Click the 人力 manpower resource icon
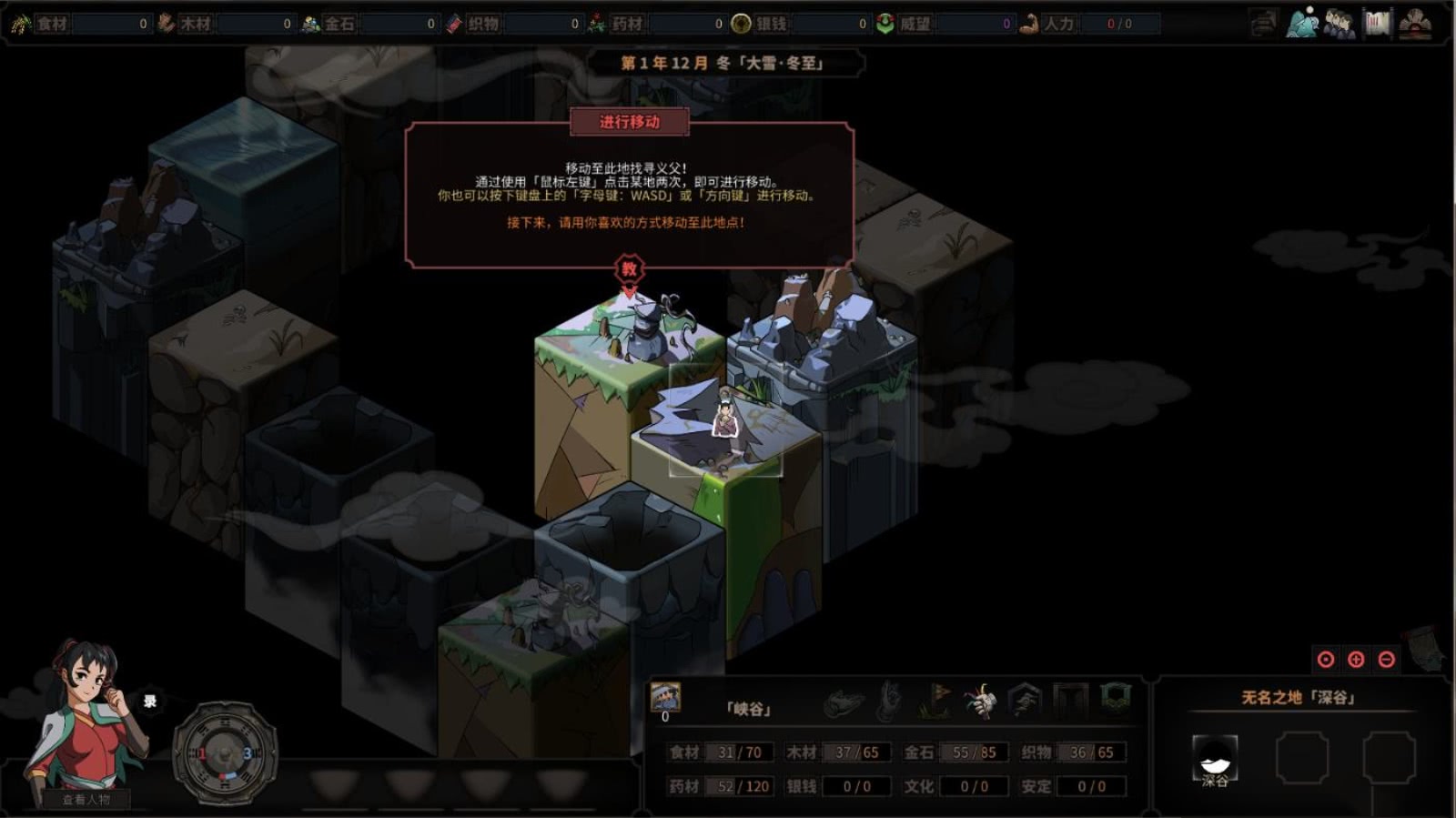Screen dimensions: 1456x818 point(1029,24)
